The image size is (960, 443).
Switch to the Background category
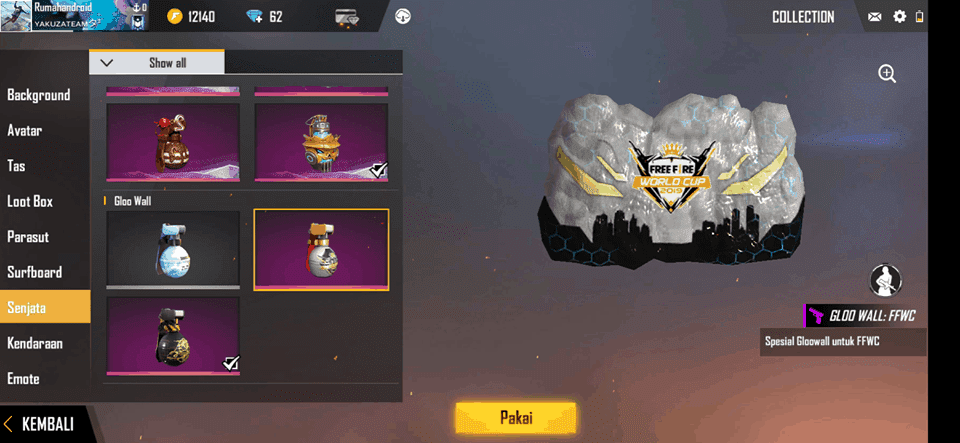(39, 95)
